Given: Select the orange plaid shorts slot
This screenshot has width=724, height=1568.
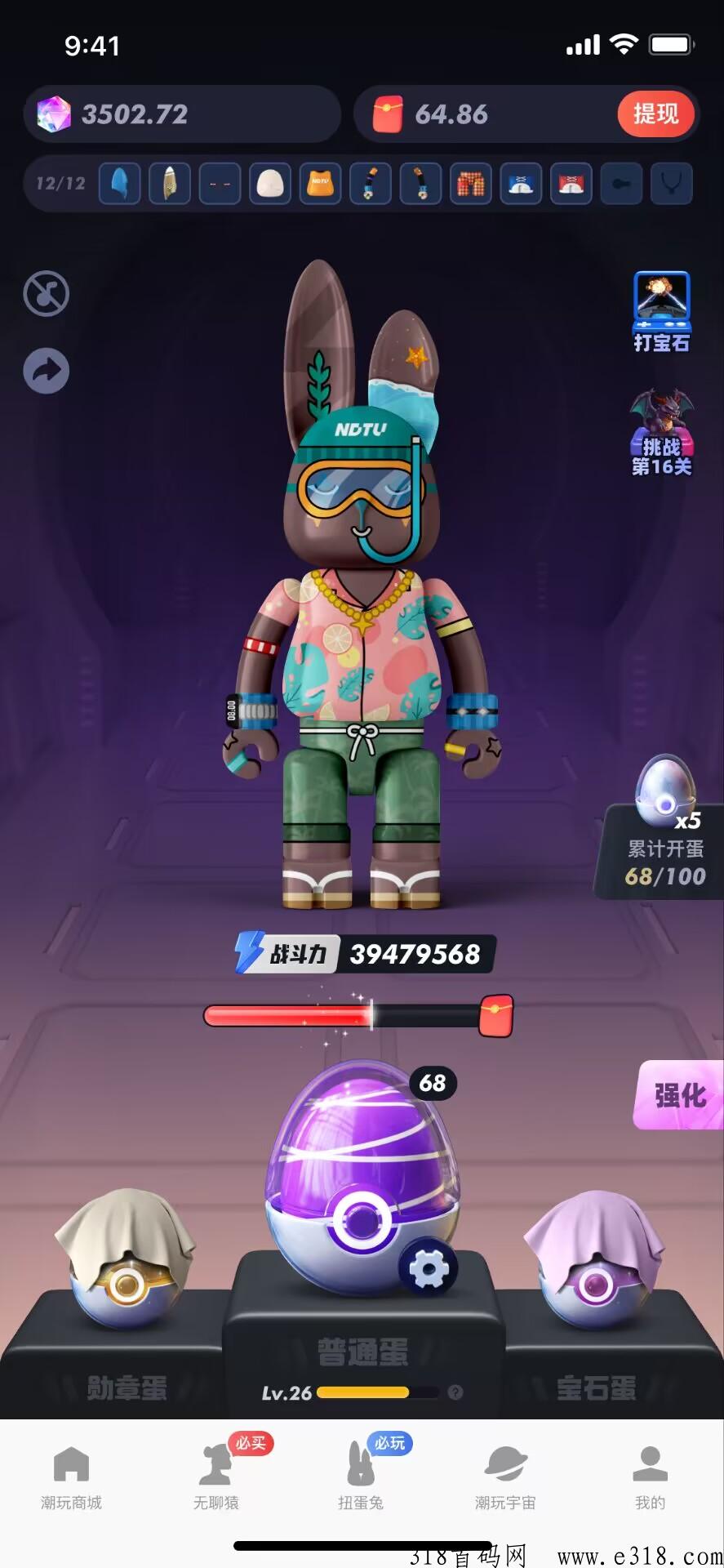Looking at the screenshot, I should click(471, 184).
